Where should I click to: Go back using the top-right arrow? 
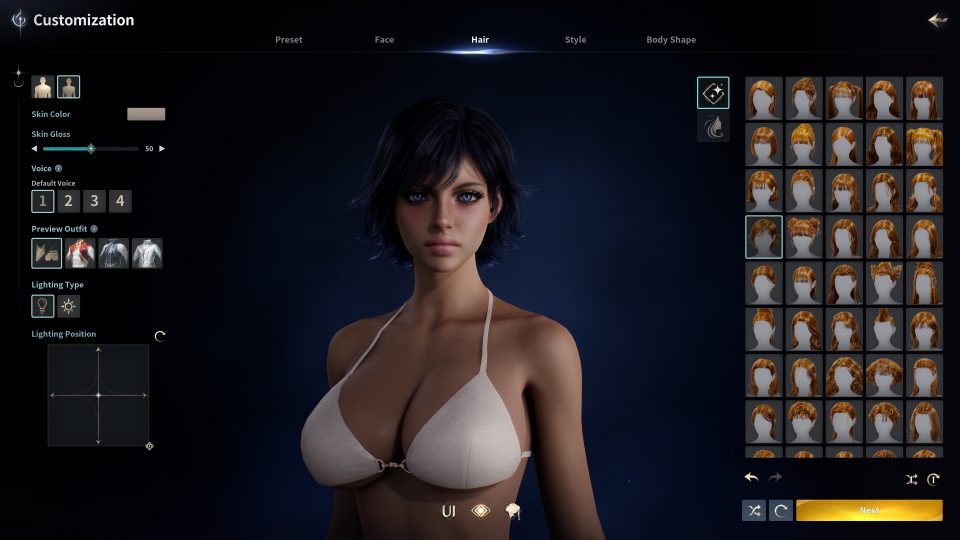937,20
